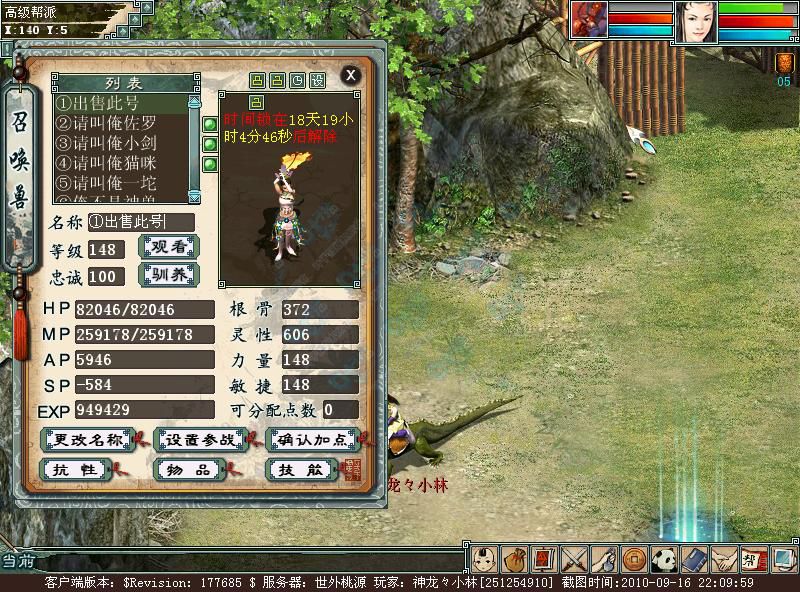Select pet ⑤请叫俺一坨 in the list
This screenshot has width=800, height=592.
(120, 183)
